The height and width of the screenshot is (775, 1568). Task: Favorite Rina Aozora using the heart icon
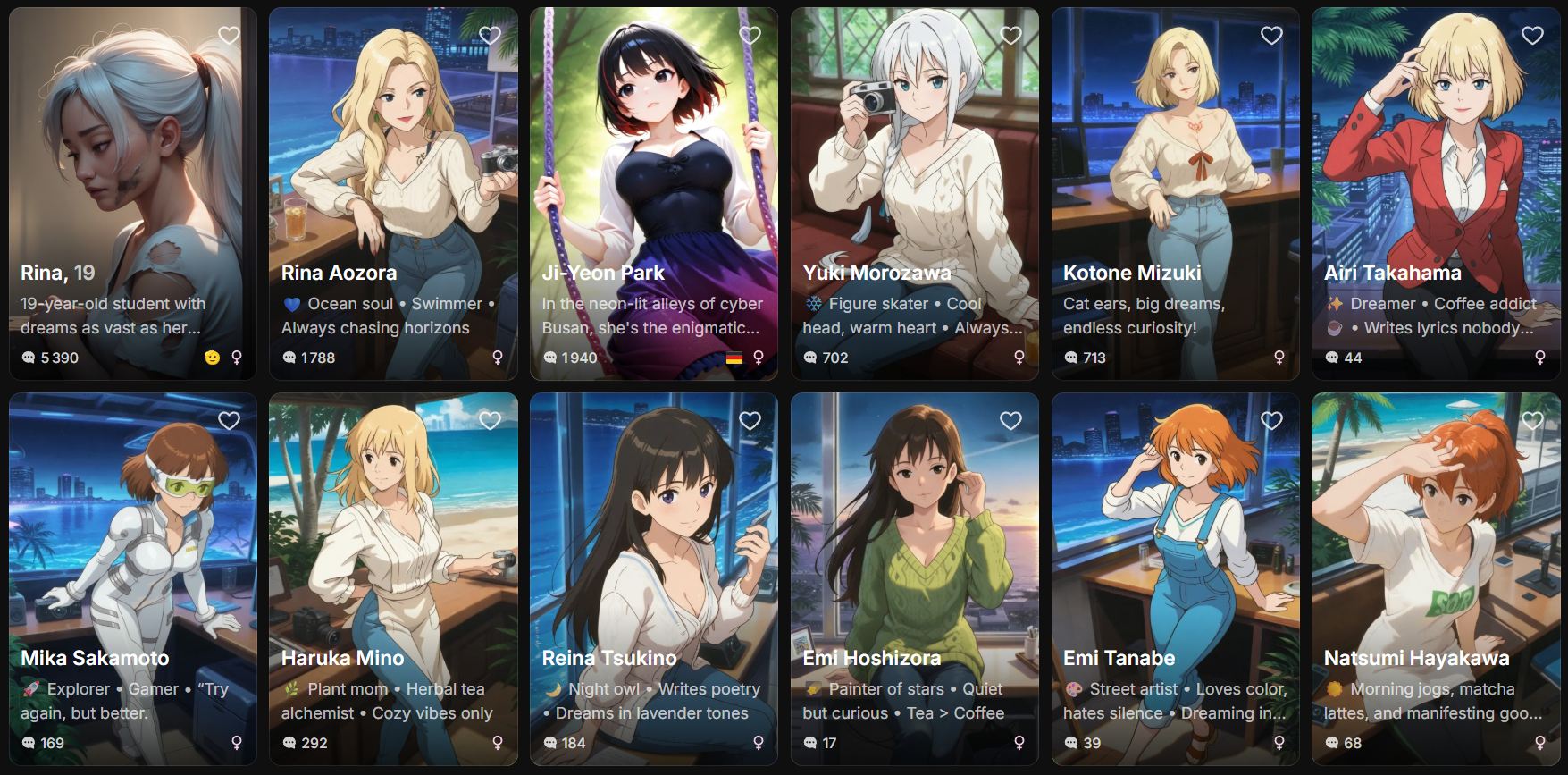pyautogui.click(x=490, y=36)
